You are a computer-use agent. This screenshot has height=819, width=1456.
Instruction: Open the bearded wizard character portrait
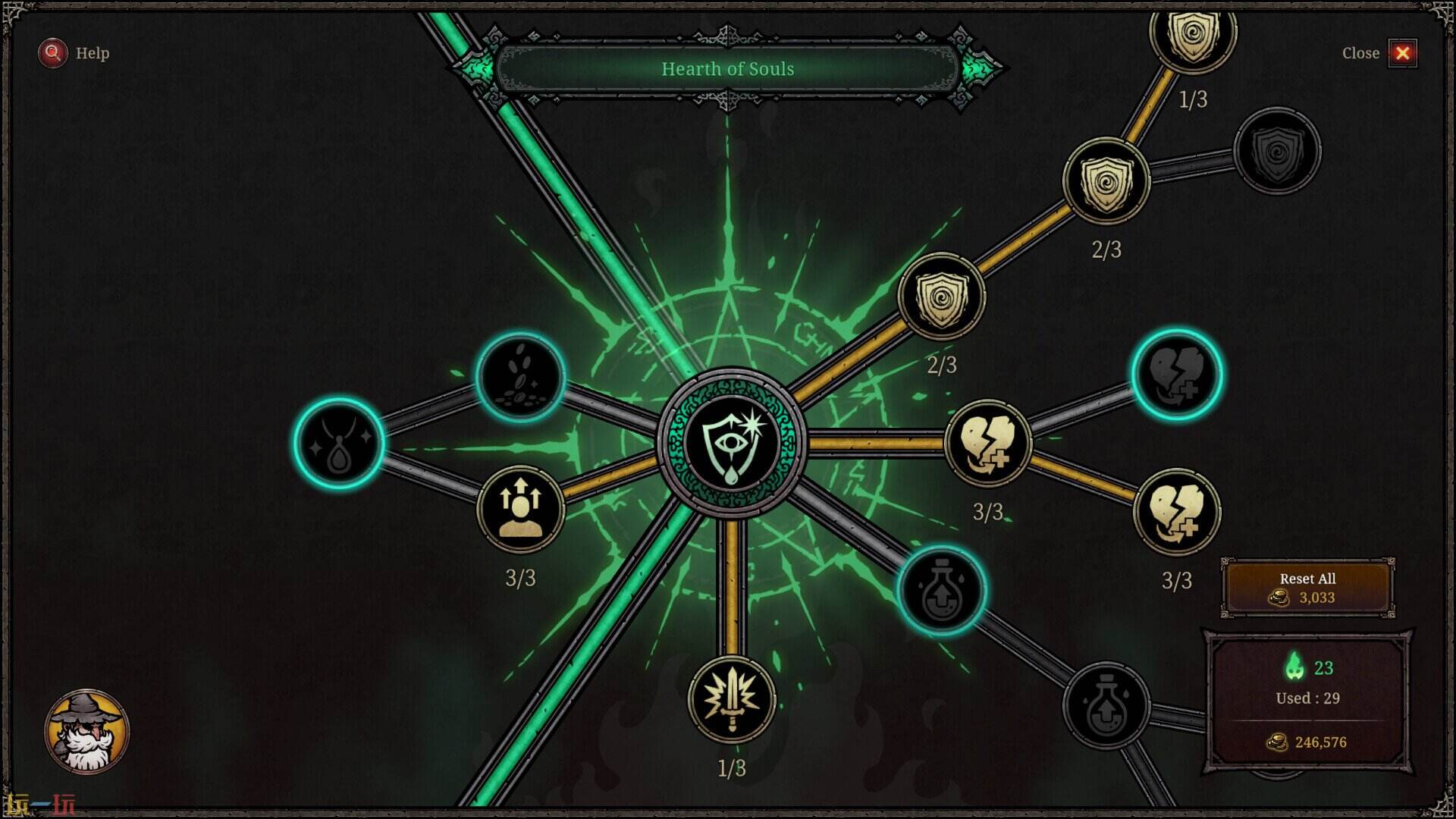[86, 731]
